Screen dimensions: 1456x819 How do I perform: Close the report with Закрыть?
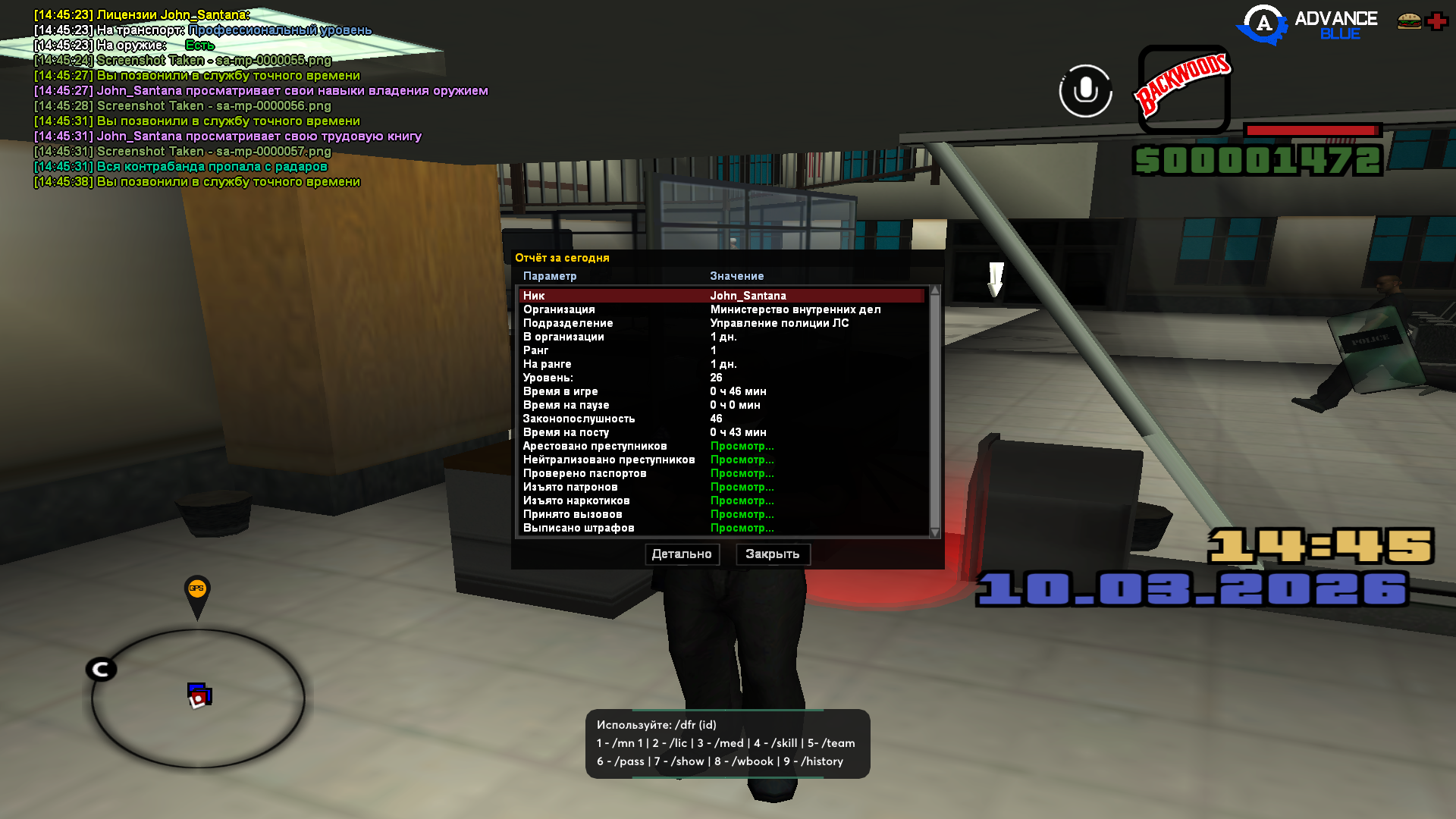tap(772, 554)
